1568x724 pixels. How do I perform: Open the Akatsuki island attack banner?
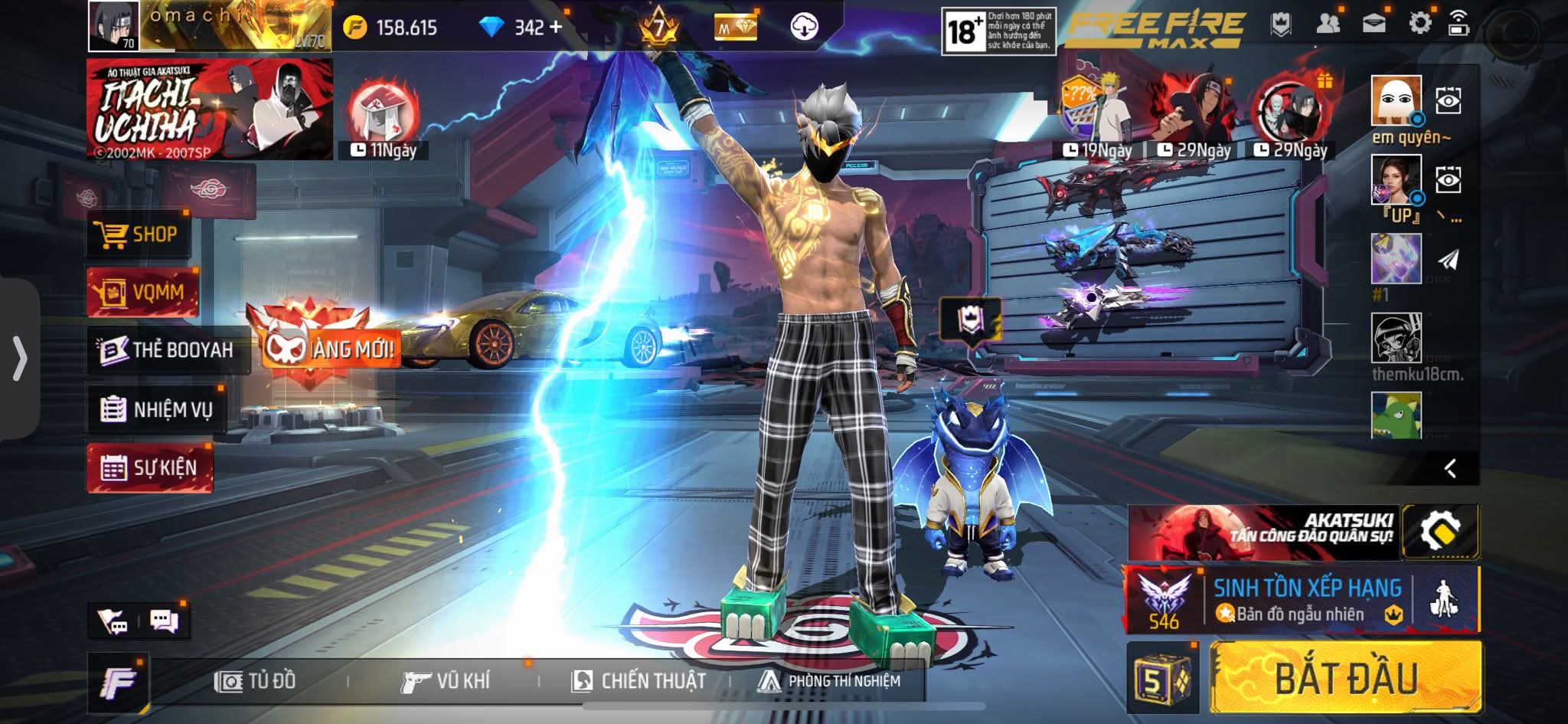[x=1263, y=532]
